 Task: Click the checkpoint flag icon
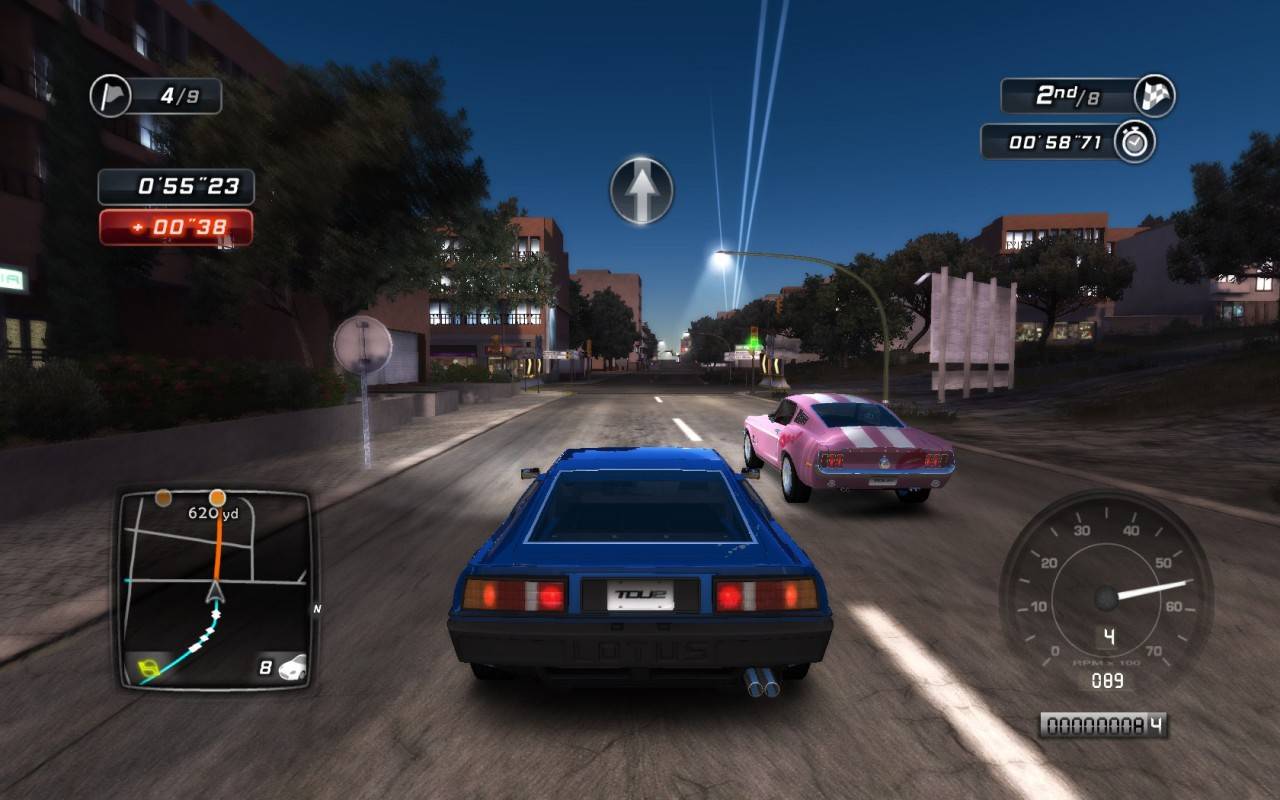(x=110, y=96)
